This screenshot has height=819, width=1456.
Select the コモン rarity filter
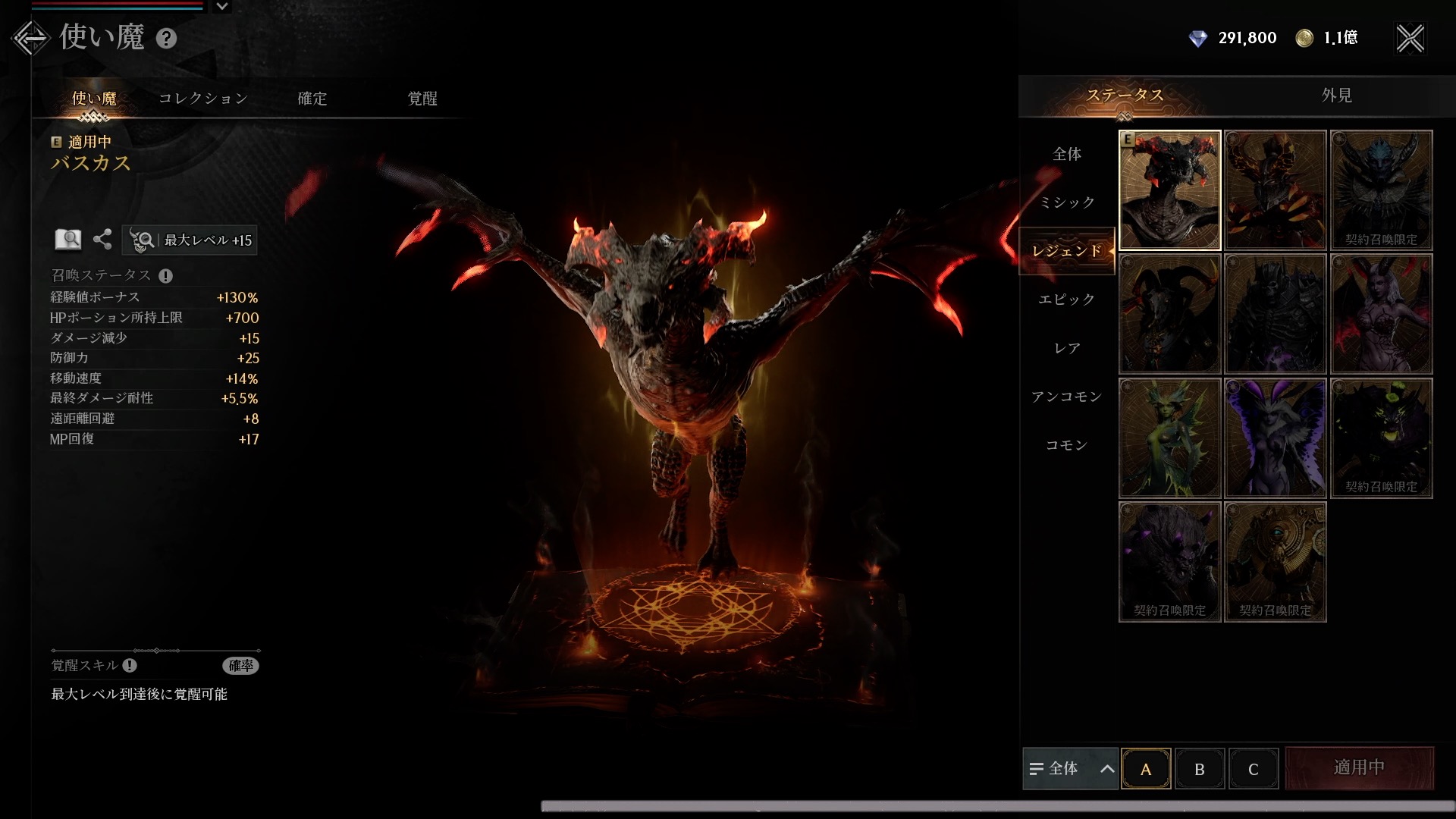coord(1067,445)
